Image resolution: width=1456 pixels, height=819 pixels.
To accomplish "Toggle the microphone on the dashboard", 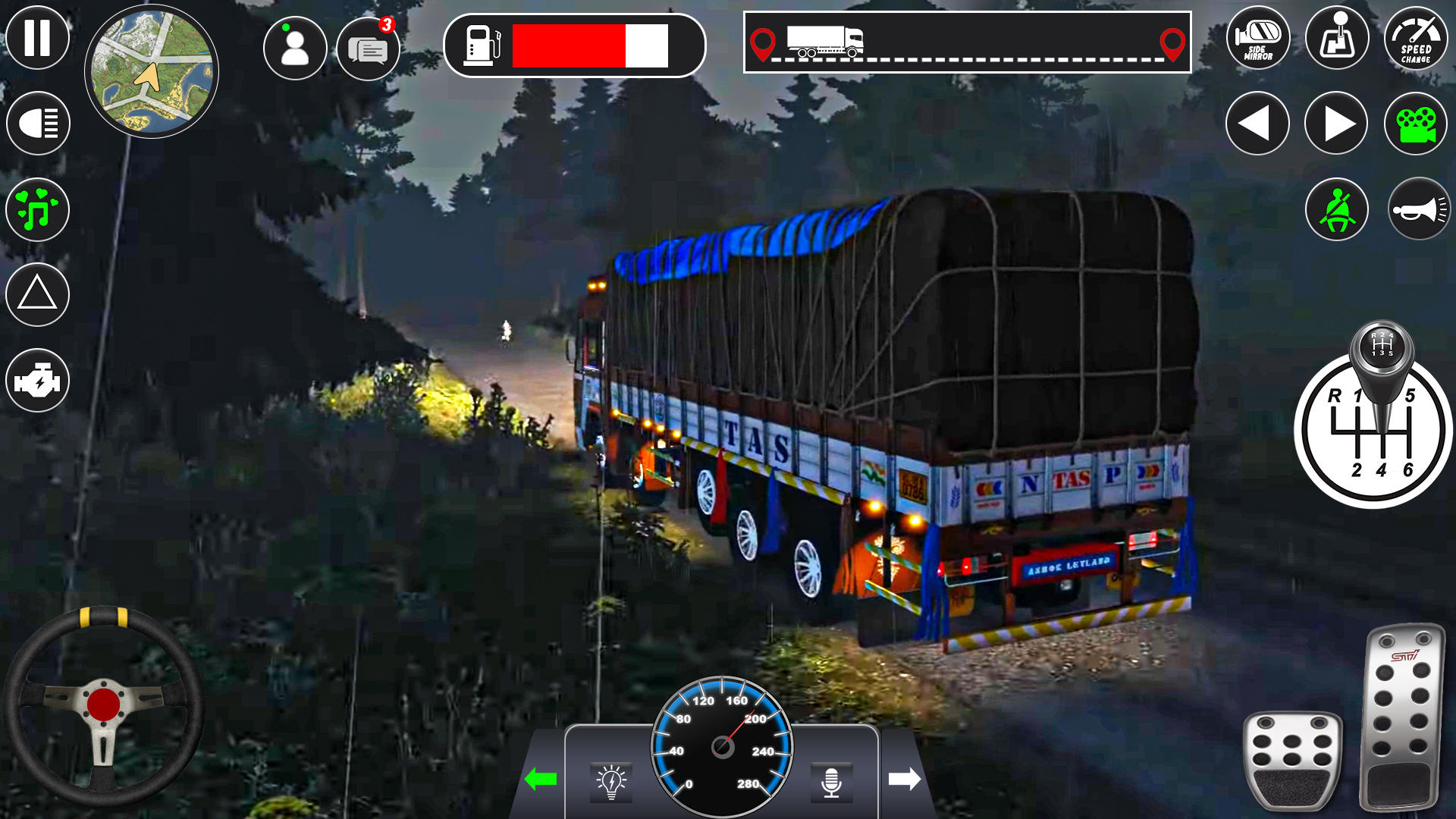I will (x=832, y=782).
